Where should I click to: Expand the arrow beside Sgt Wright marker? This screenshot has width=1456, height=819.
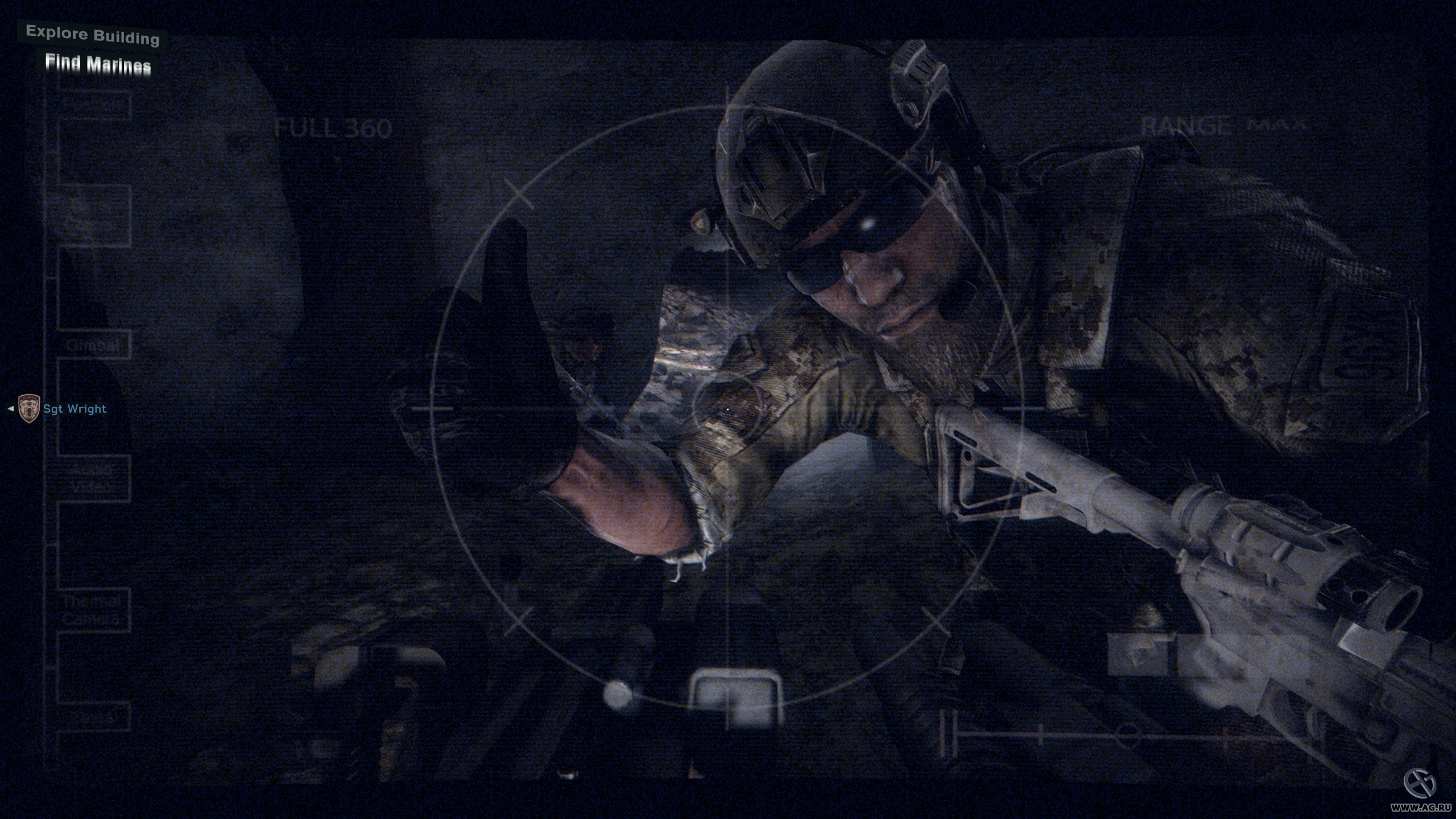tap(10, 408)
